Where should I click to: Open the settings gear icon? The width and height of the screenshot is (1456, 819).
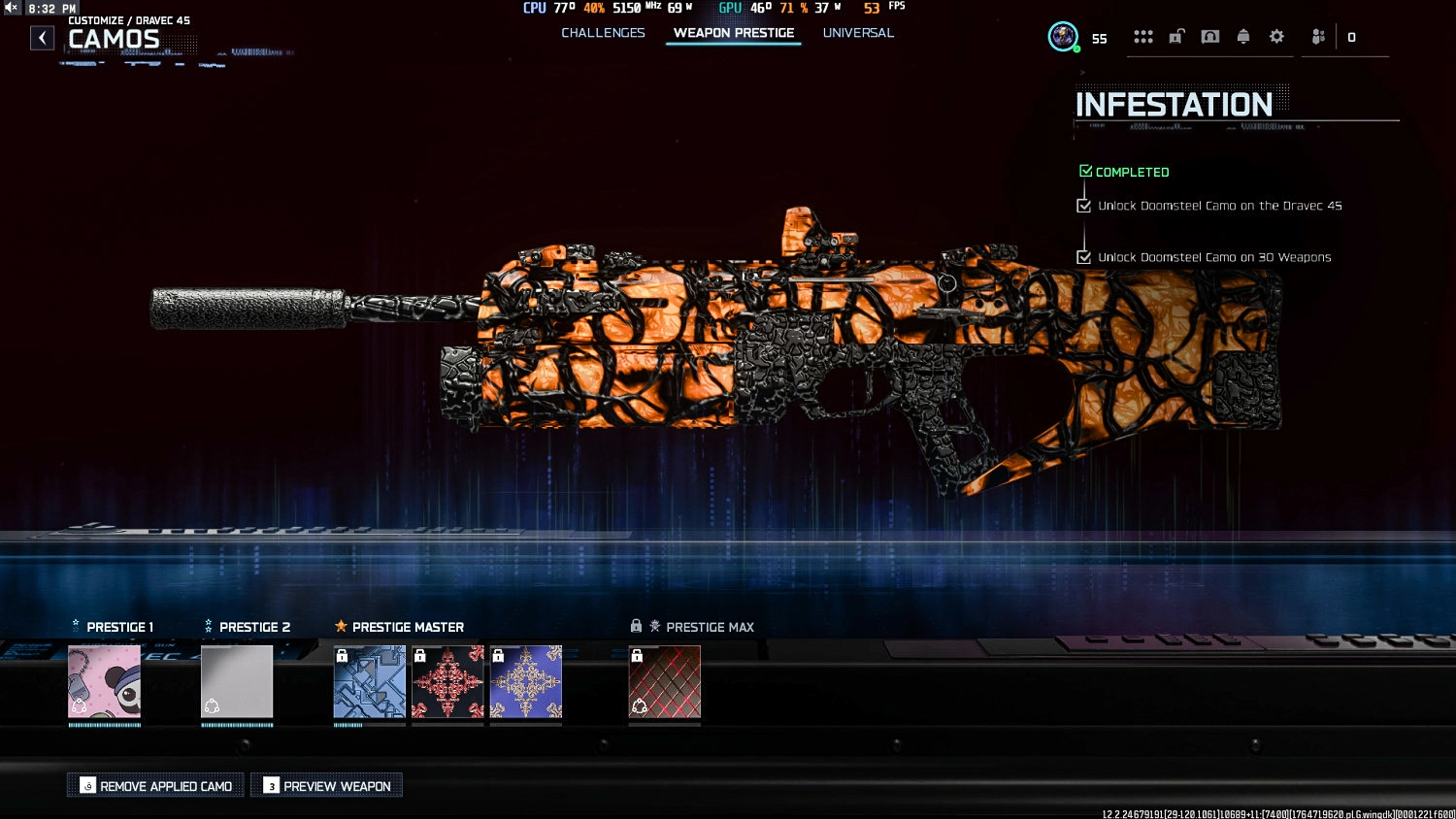[x=1276, y=36]
